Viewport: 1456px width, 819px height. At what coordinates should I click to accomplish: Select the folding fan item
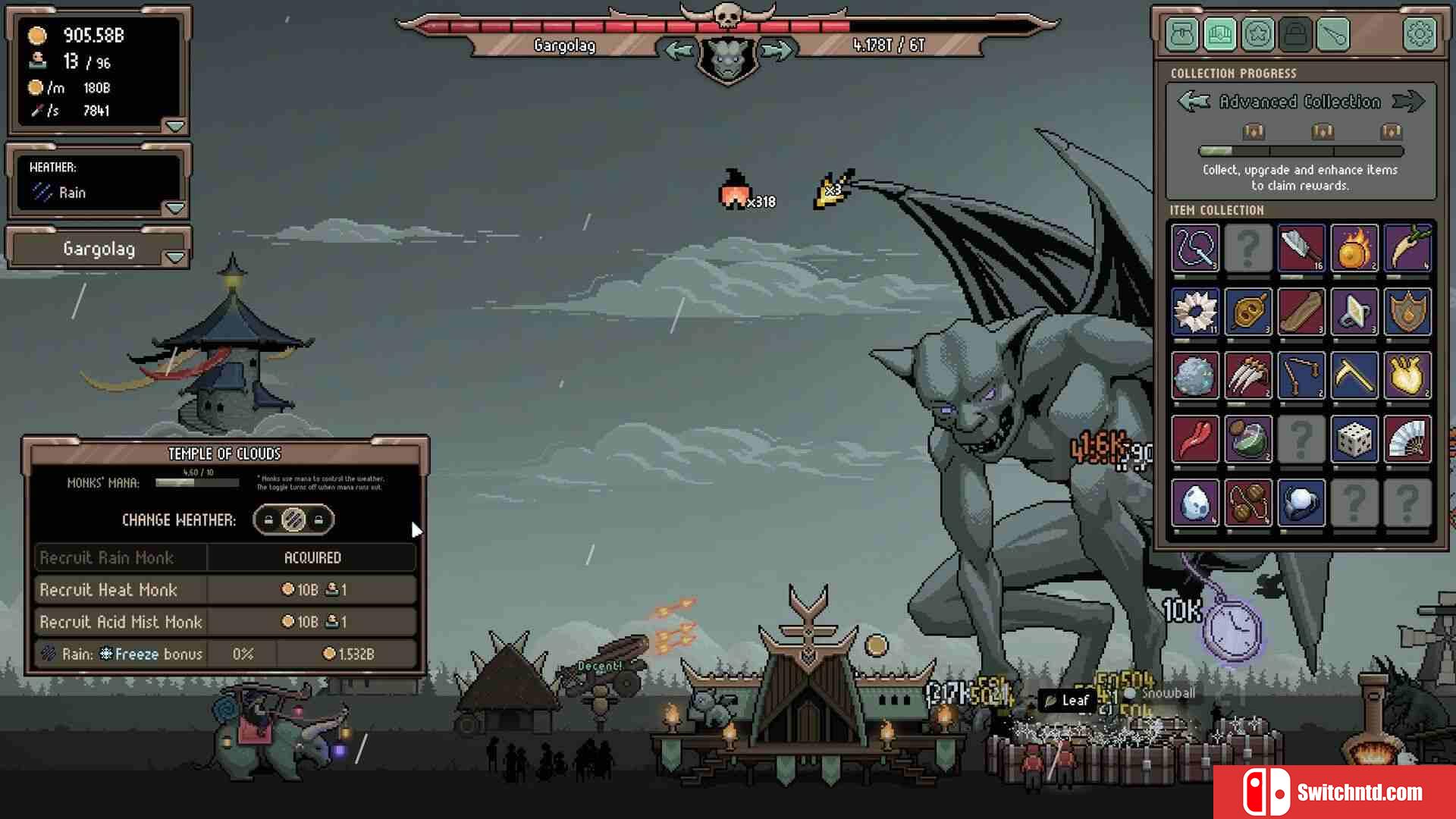1407,439
